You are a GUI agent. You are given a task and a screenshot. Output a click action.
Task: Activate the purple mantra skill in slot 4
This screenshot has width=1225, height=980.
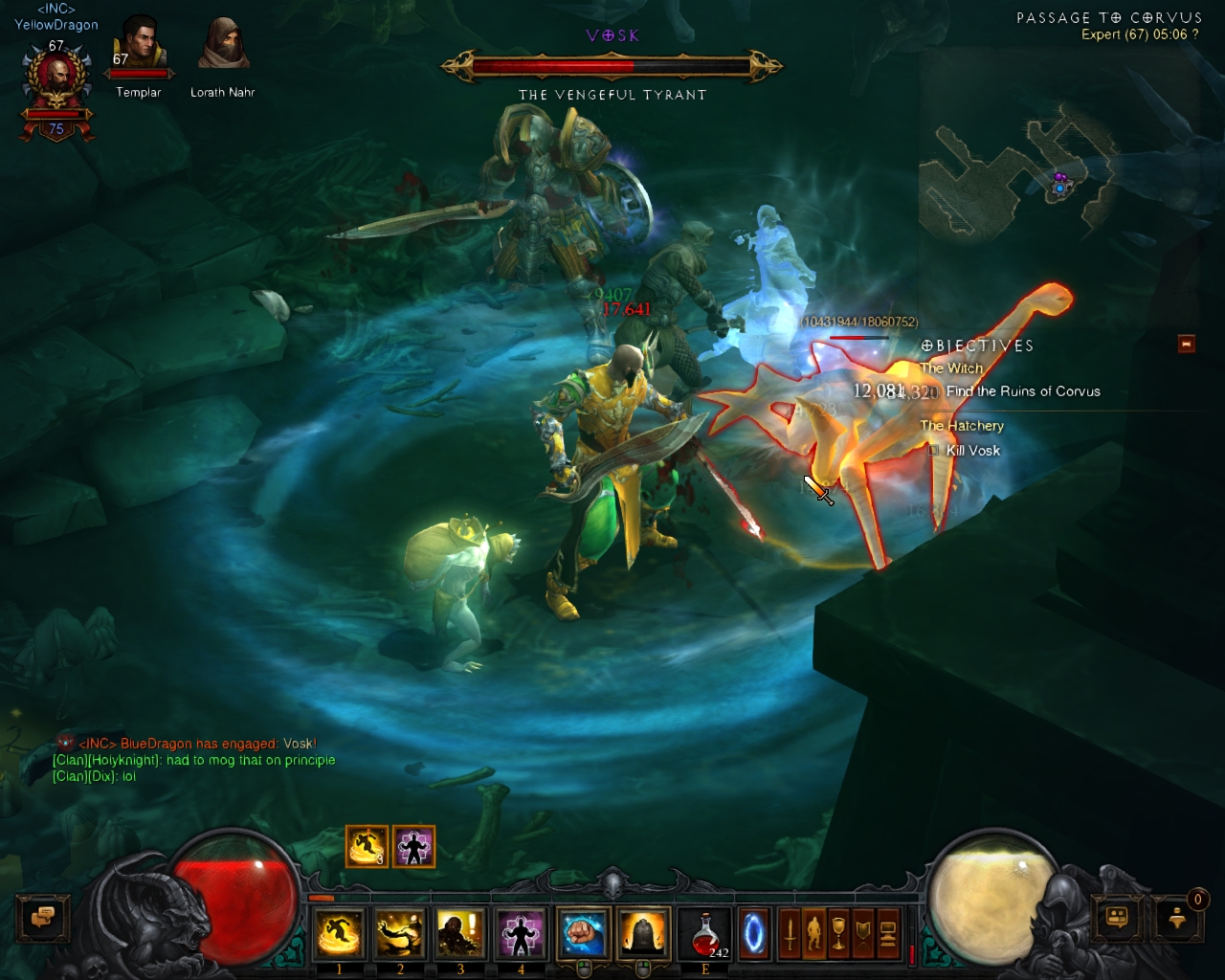pos(520,933)
